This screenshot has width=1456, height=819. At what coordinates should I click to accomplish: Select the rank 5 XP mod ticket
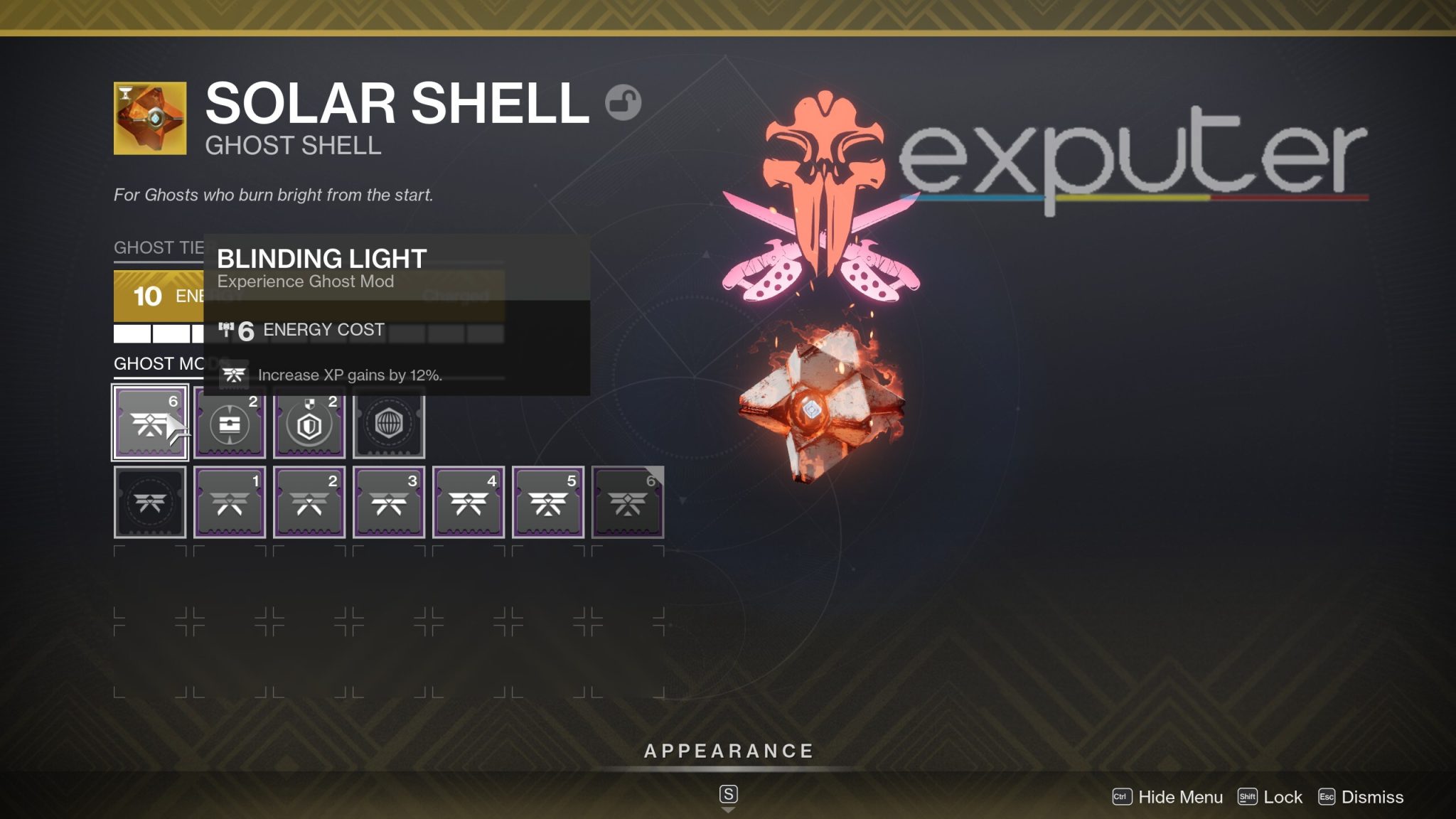point(547,502)
